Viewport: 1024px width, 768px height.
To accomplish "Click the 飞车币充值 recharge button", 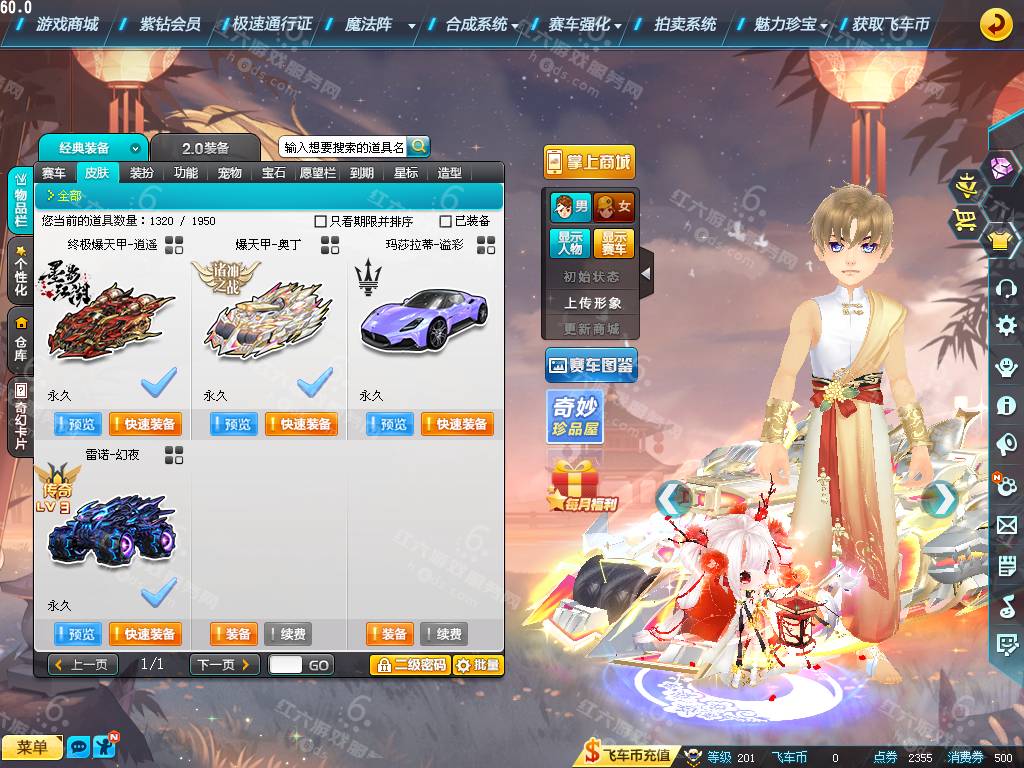I will click(628, 756).
